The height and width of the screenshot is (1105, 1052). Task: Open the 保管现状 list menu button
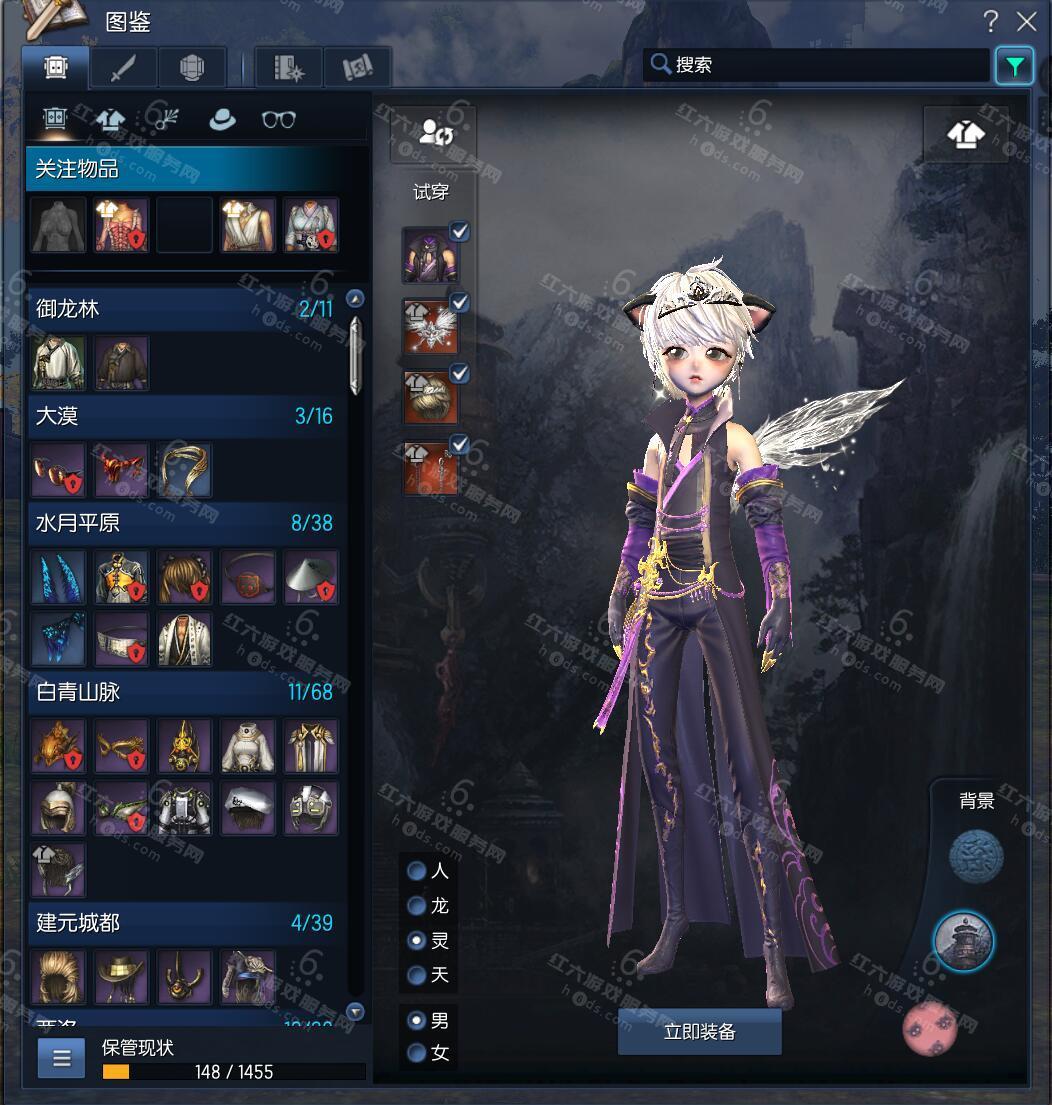[x=61, y=1058]
